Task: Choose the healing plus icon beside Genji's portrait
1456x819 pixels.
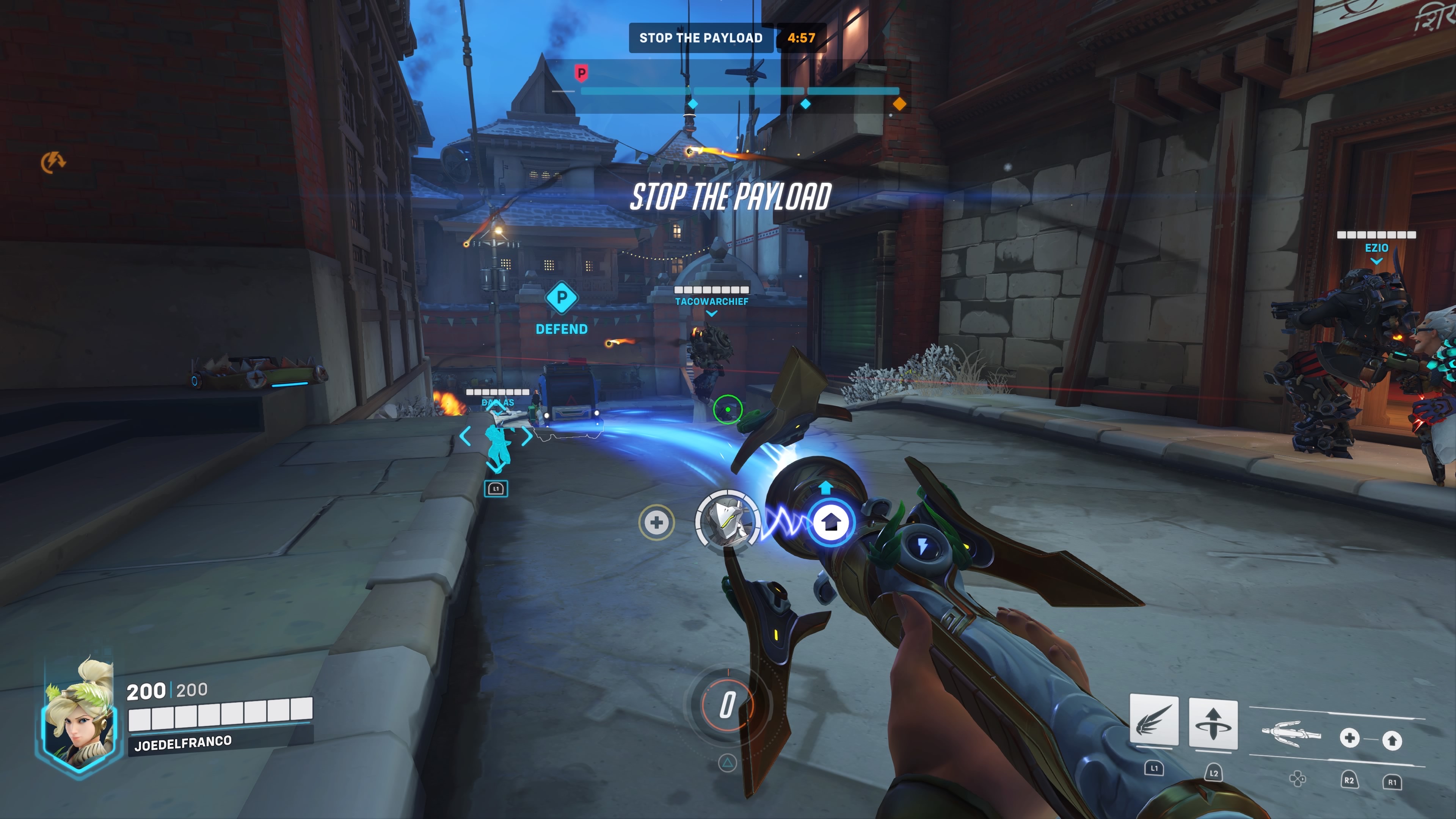Action: point(656,522)
